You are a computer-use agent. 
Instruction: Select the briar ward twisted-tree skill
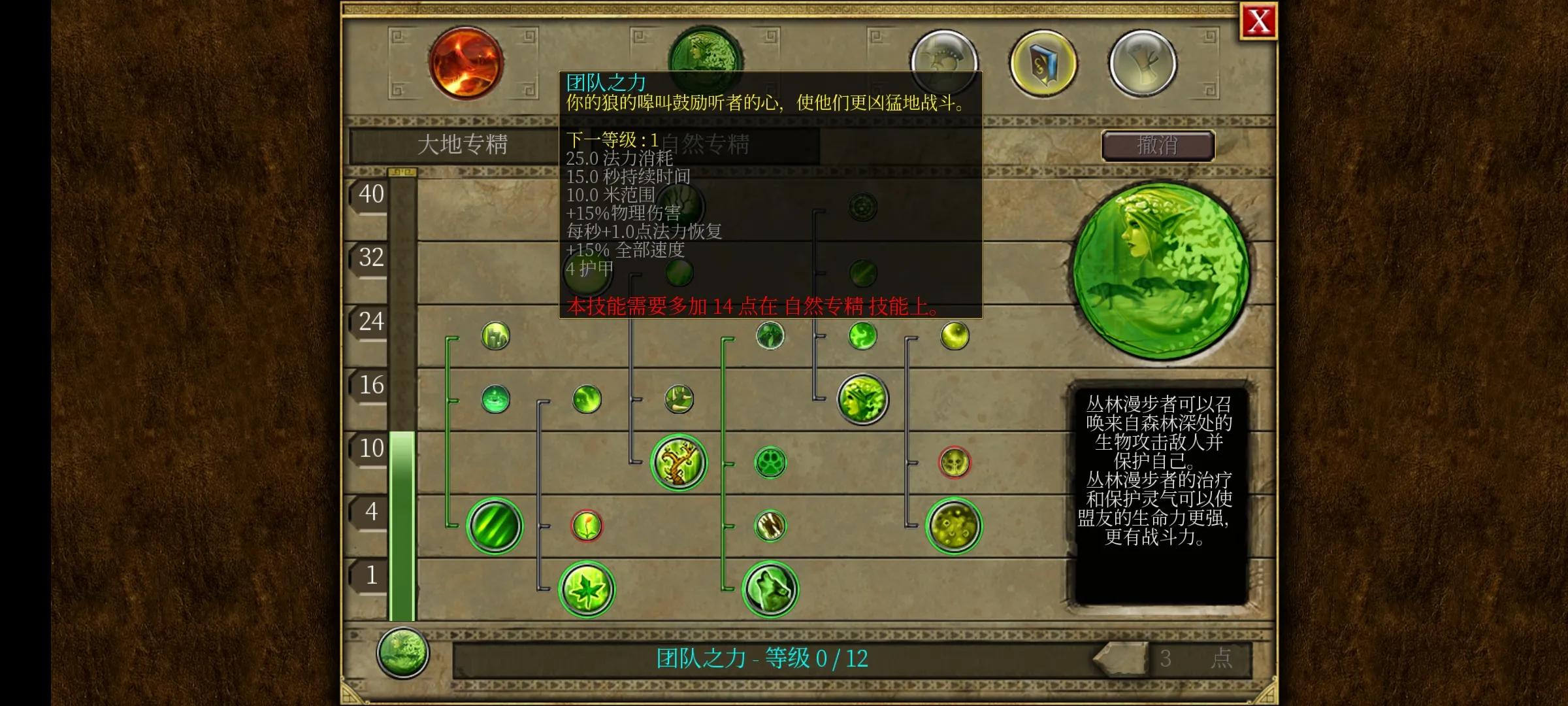679,462
